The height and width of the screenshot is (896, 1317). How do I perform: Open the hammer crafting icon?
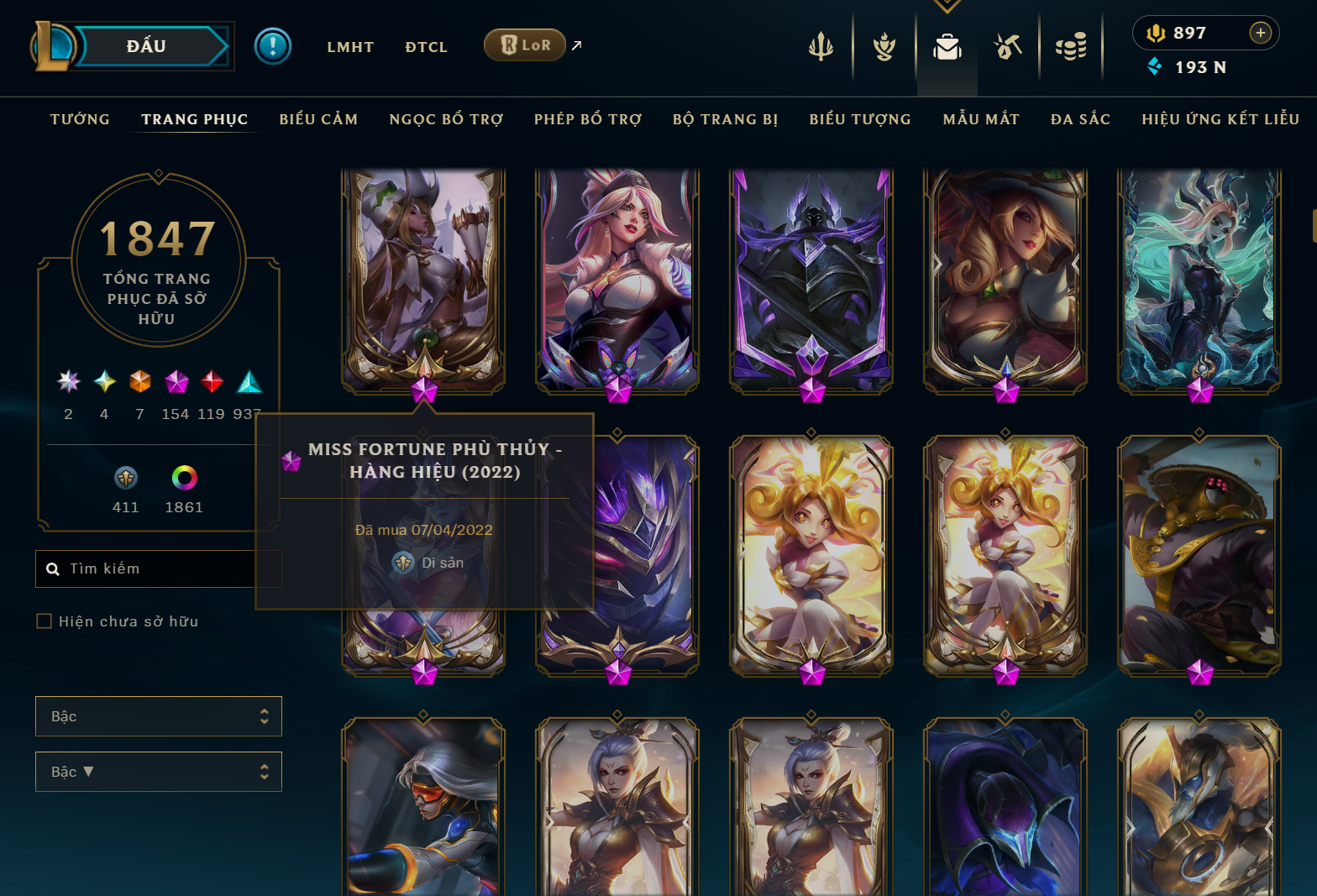[1008, 47]
